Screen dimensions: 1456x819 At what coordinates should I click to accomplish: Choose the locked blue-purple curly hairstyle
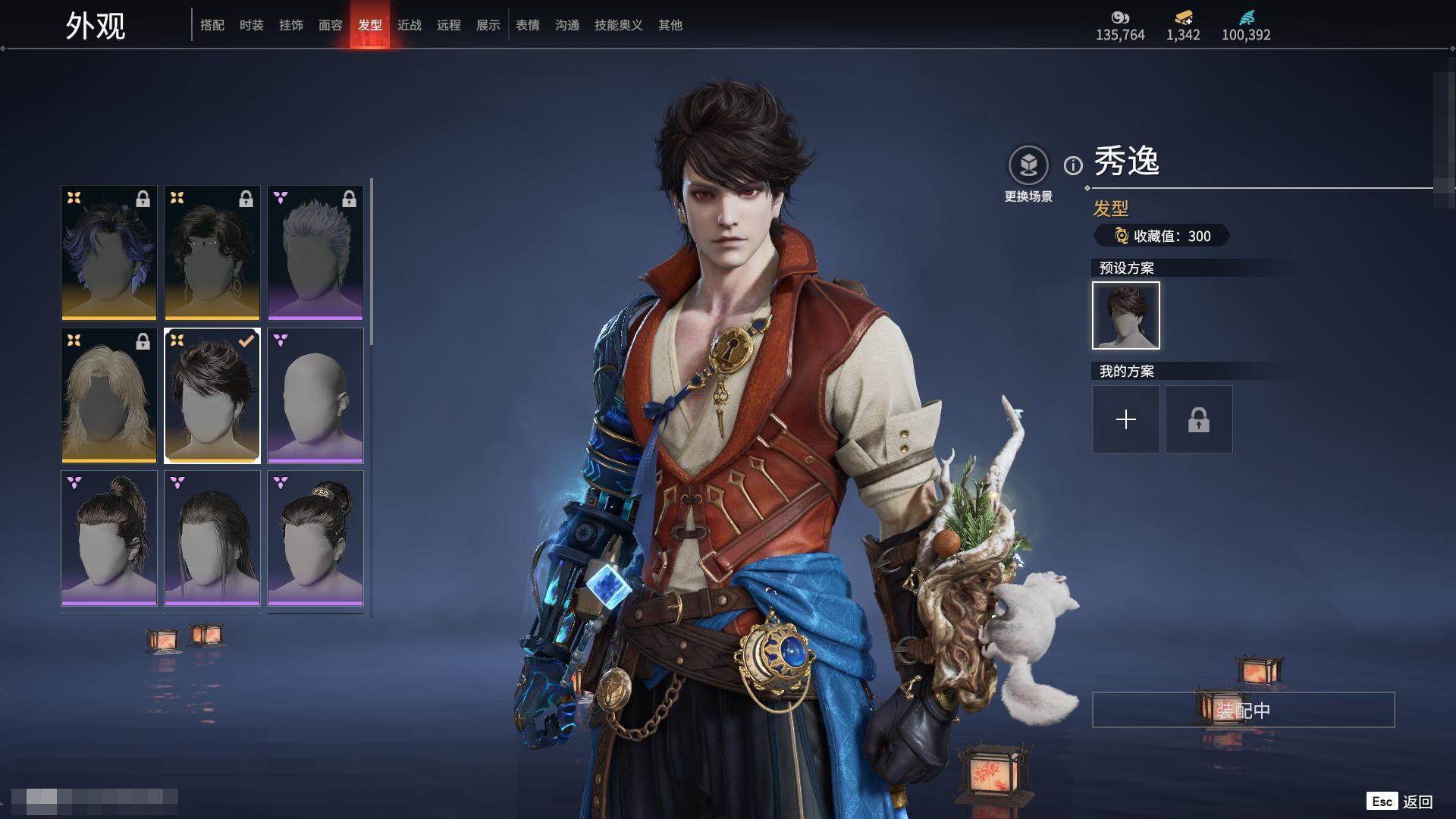[x=109, y=253]
